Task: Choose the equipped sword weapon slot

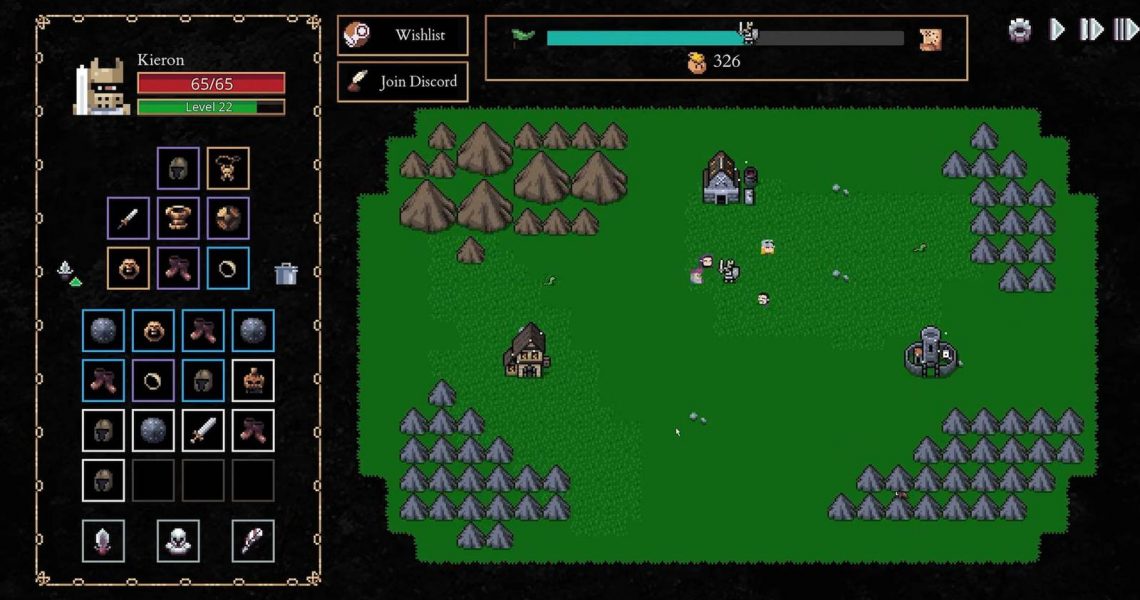Action: [x=128, y=218]
